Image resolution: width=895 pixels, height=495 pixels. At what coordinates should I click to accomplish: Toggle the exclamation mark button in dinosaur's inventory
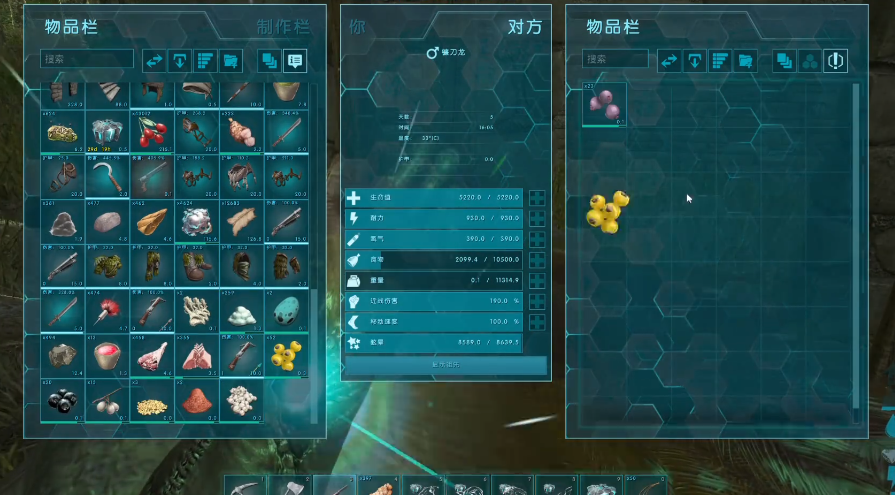click(x=836, y=61)
